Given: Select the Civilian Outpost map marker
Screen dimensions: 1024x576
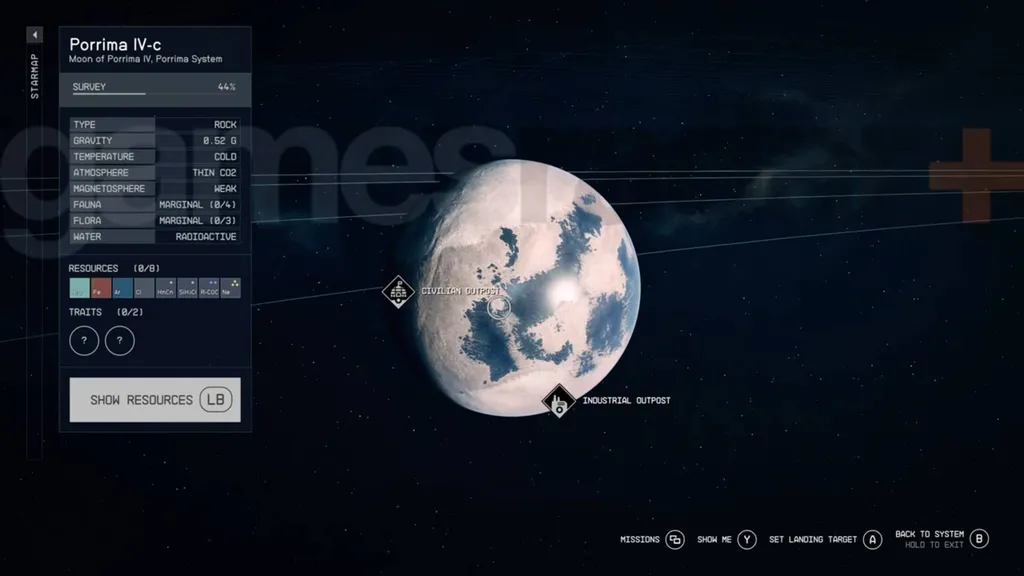Looking at the screenshot, I should tap(399, 292).
